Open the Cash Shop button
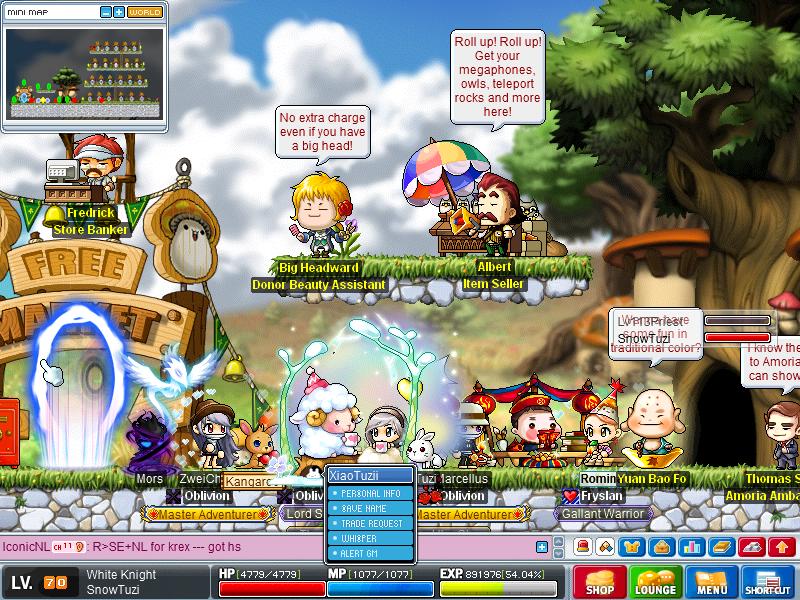This screenshot has width=800, height=600. click(x=600, y=582)
